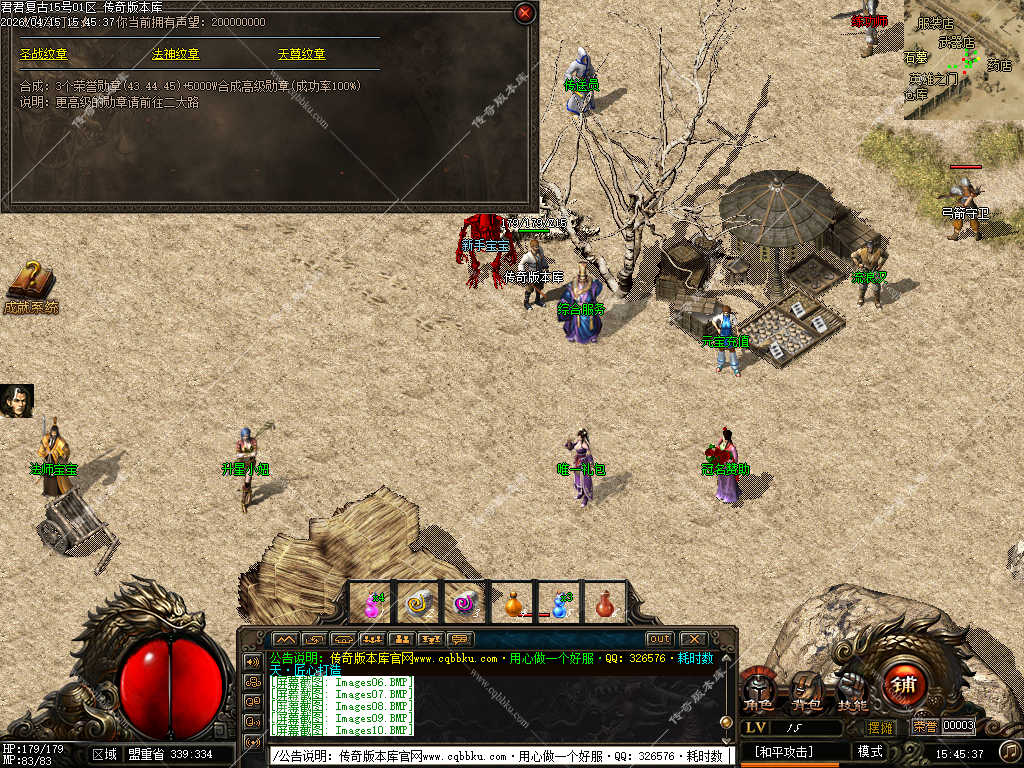Select the dark red flask hotbar slot
This screenshot has width=1024, height=768.
[x=604, y=603]
